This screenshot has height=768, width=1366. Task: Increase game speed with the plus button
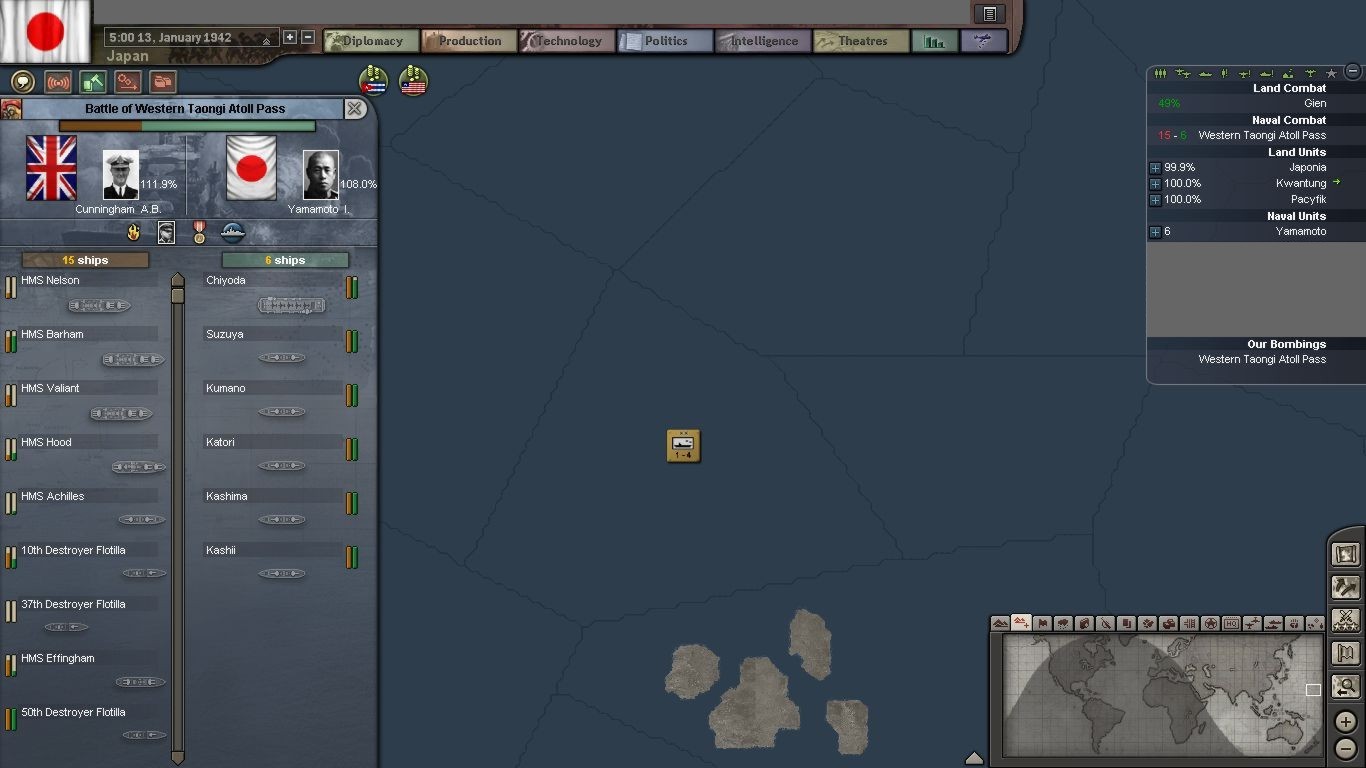(290, 37)
